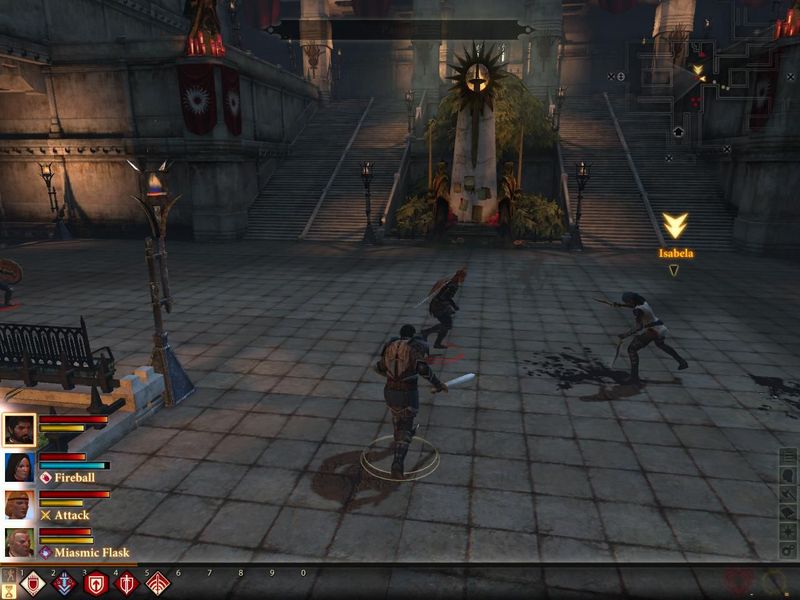Toggle the hourglass icon beside the hotbar
Screen dimensions: 800x600
pyautogui.click(x=9, y=588)
